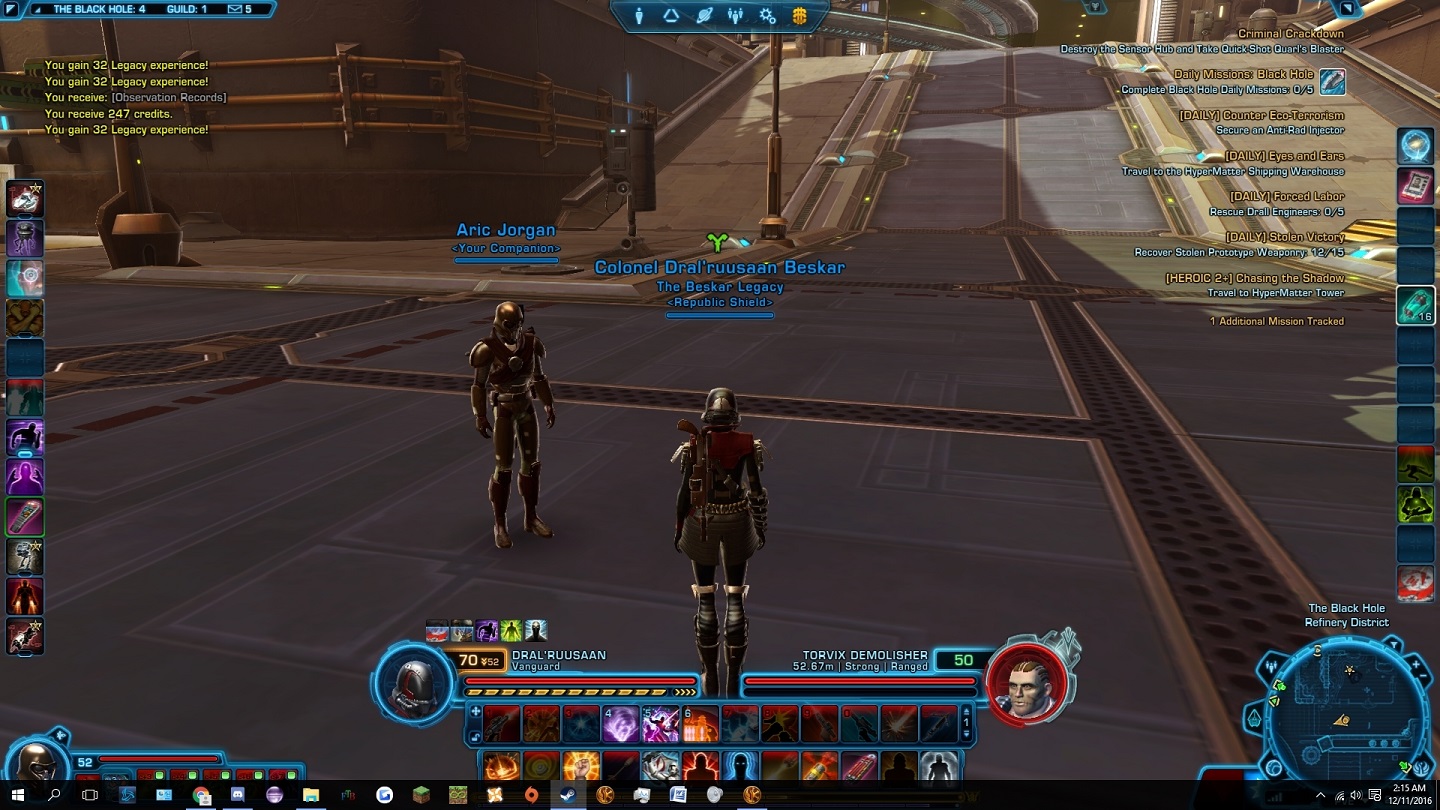Open the social group menu icon
The width and height of the screenshot is (1440, 810).
click(x=736, y=16)
